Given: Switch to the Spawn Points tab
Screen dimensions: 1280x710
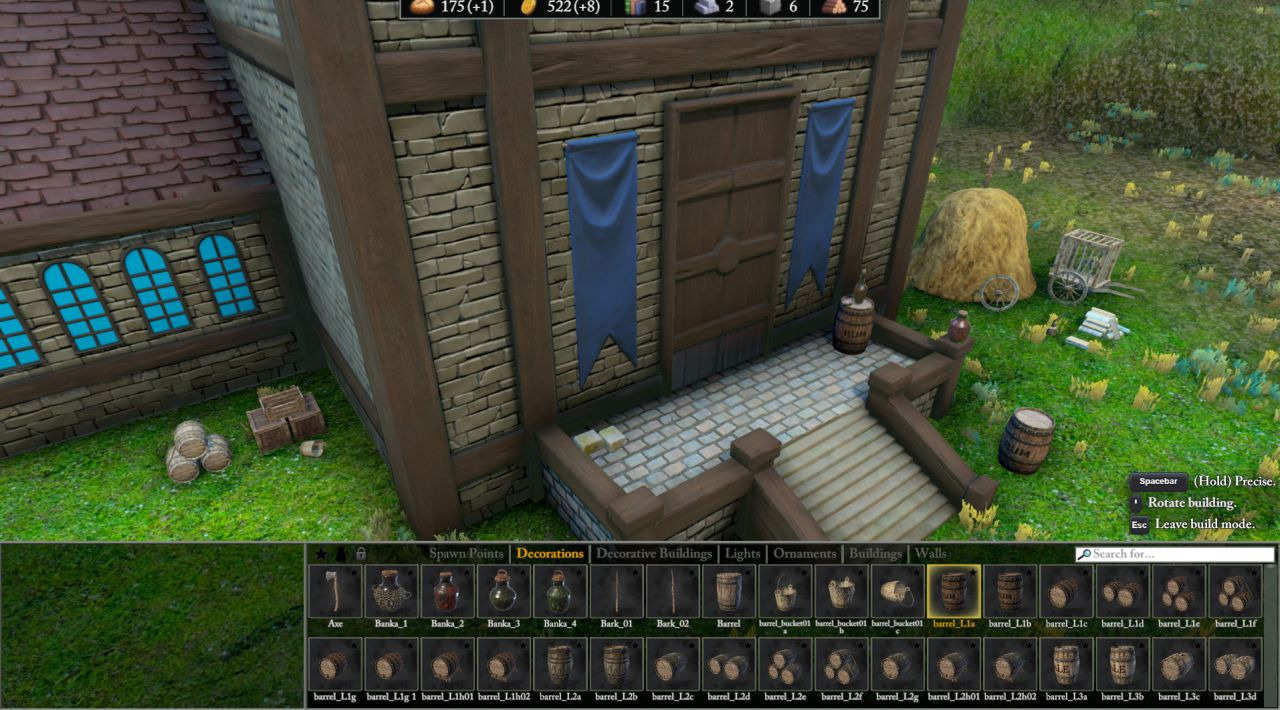Looking at the screenshot, I should coord(466,553).
